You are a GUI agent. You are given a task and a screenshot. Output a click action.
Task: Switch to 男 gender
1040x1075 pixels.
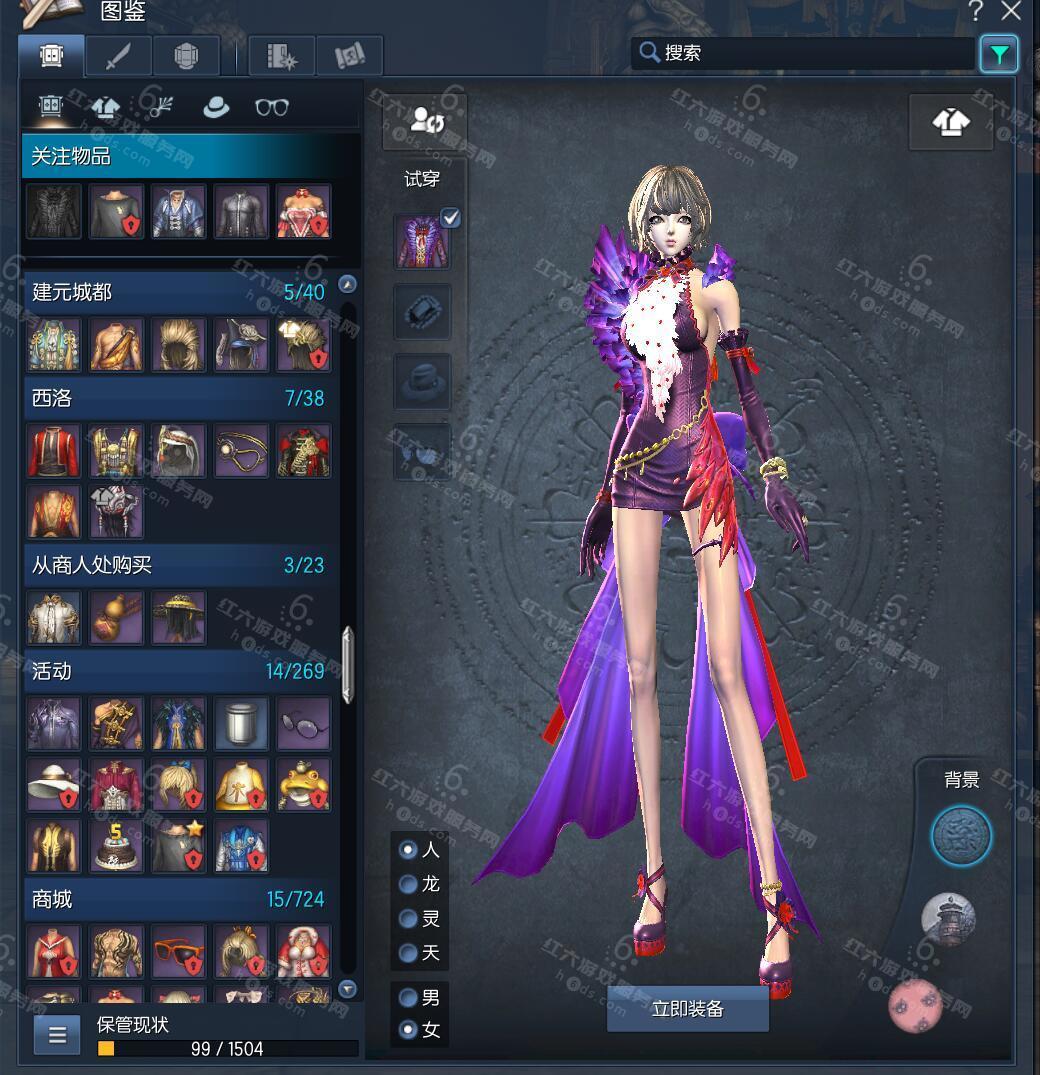point(408,998)
